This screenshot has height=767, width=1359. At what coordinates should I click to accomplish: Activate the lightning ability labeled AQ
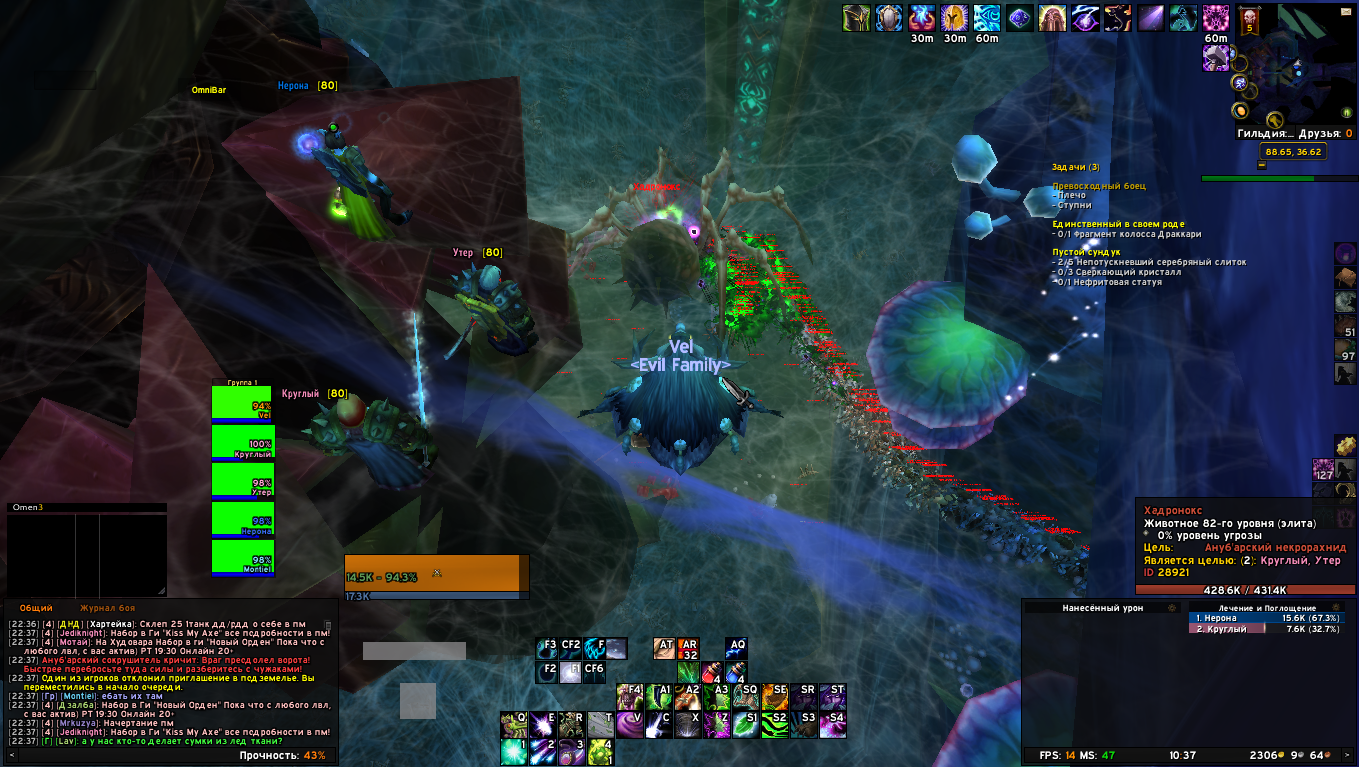(x=736, y=649)
